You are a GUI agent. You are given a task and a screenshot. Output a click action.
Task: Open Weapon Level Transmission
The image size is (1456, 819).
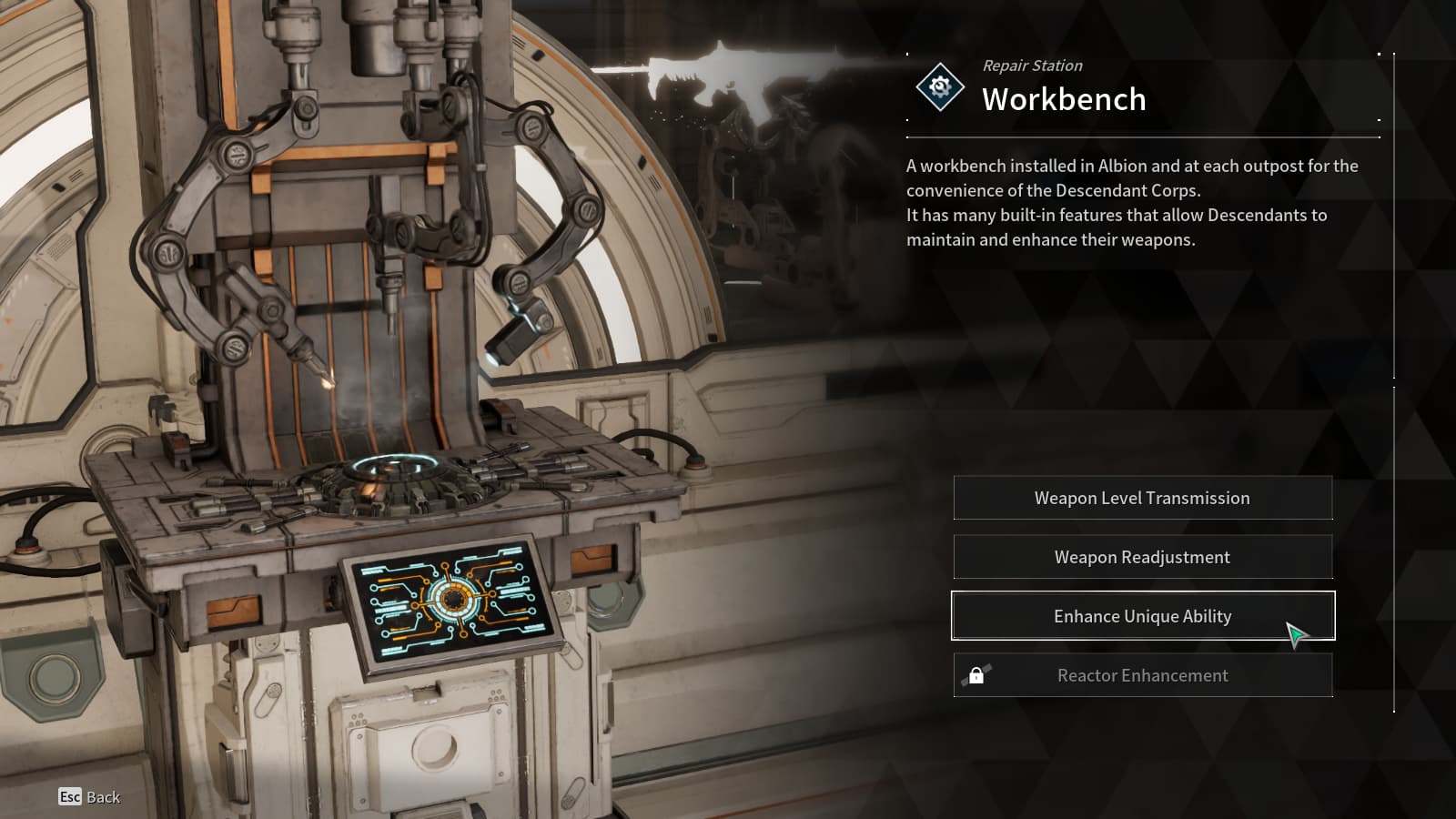tap(1142, 498)
